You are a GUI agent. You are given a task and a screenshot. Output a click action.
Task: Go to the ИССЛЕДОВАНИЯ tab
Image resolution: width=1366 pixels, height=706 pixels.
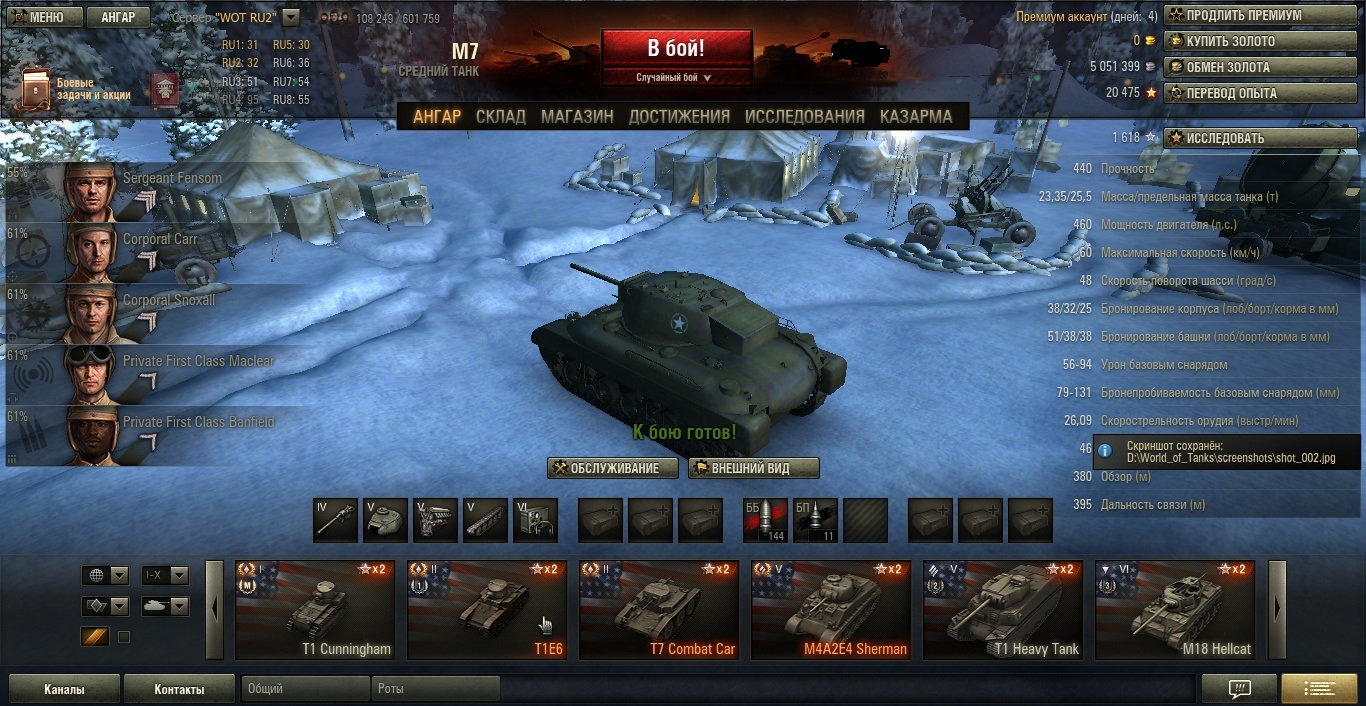point(804,116)
